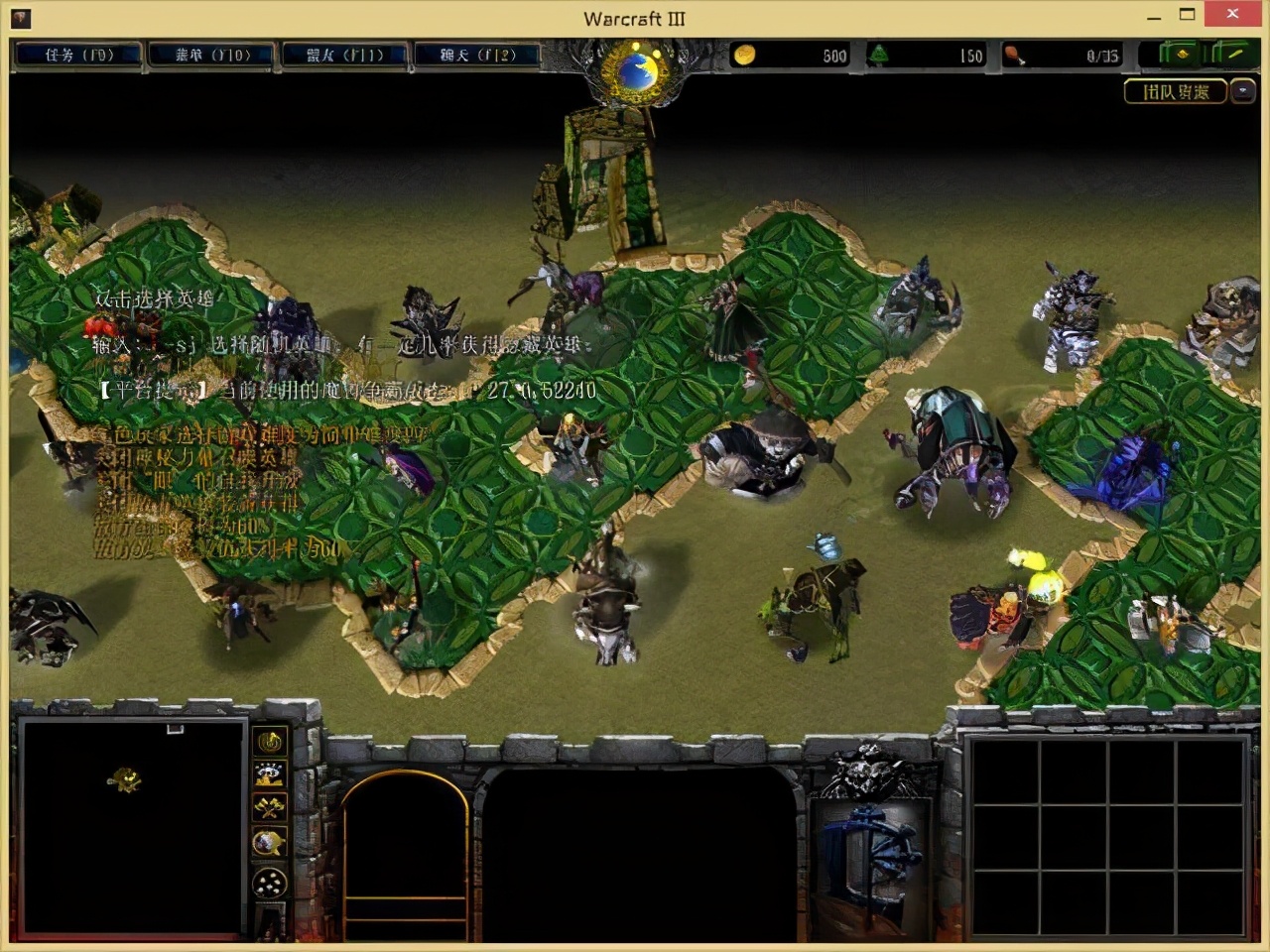
Task: Click the 出队资源 button near top right
Action: click(1178, 91)
